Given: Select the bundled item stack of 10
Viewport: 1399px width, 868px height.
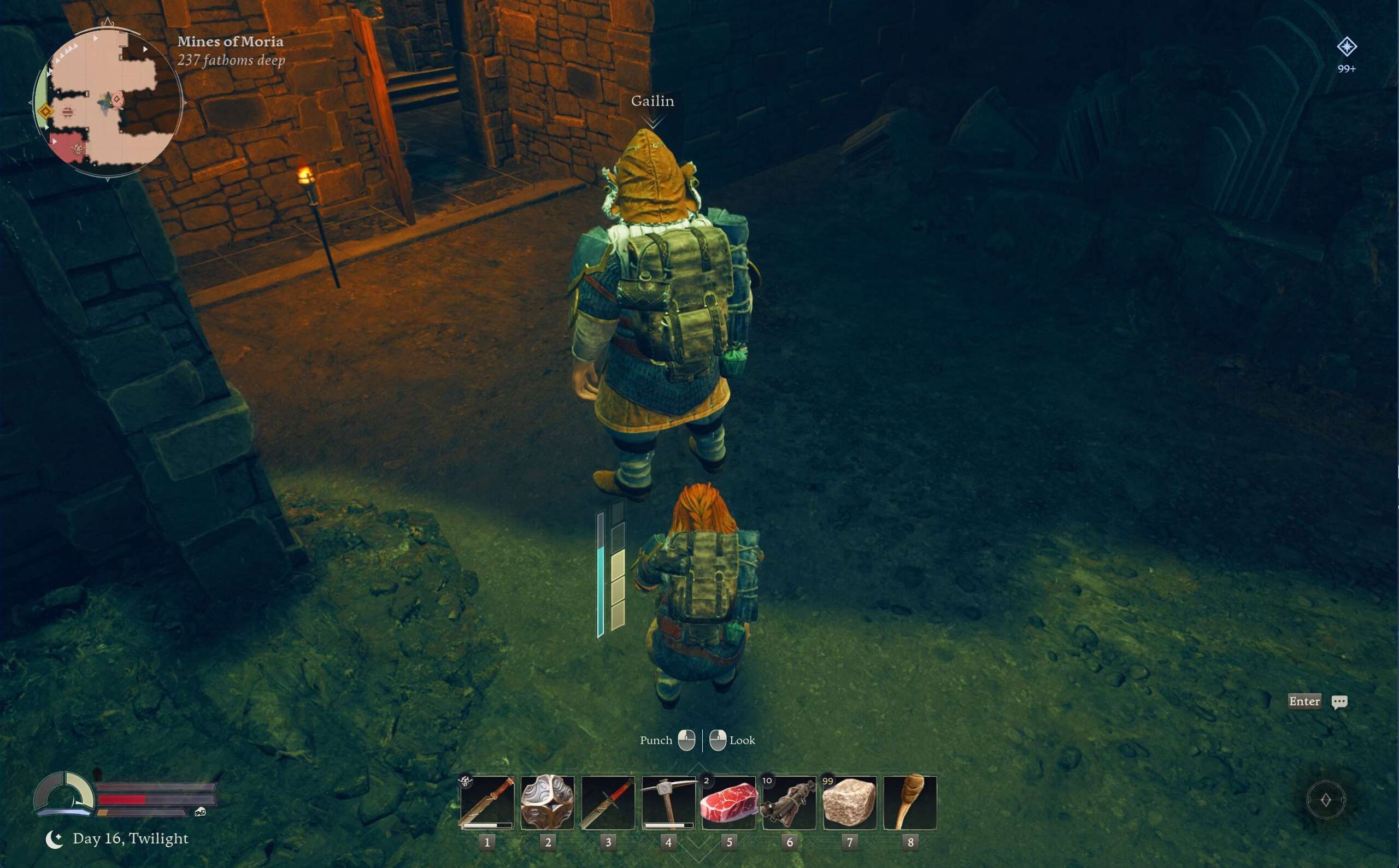Looking at the screenshot, I should [789, 802].
